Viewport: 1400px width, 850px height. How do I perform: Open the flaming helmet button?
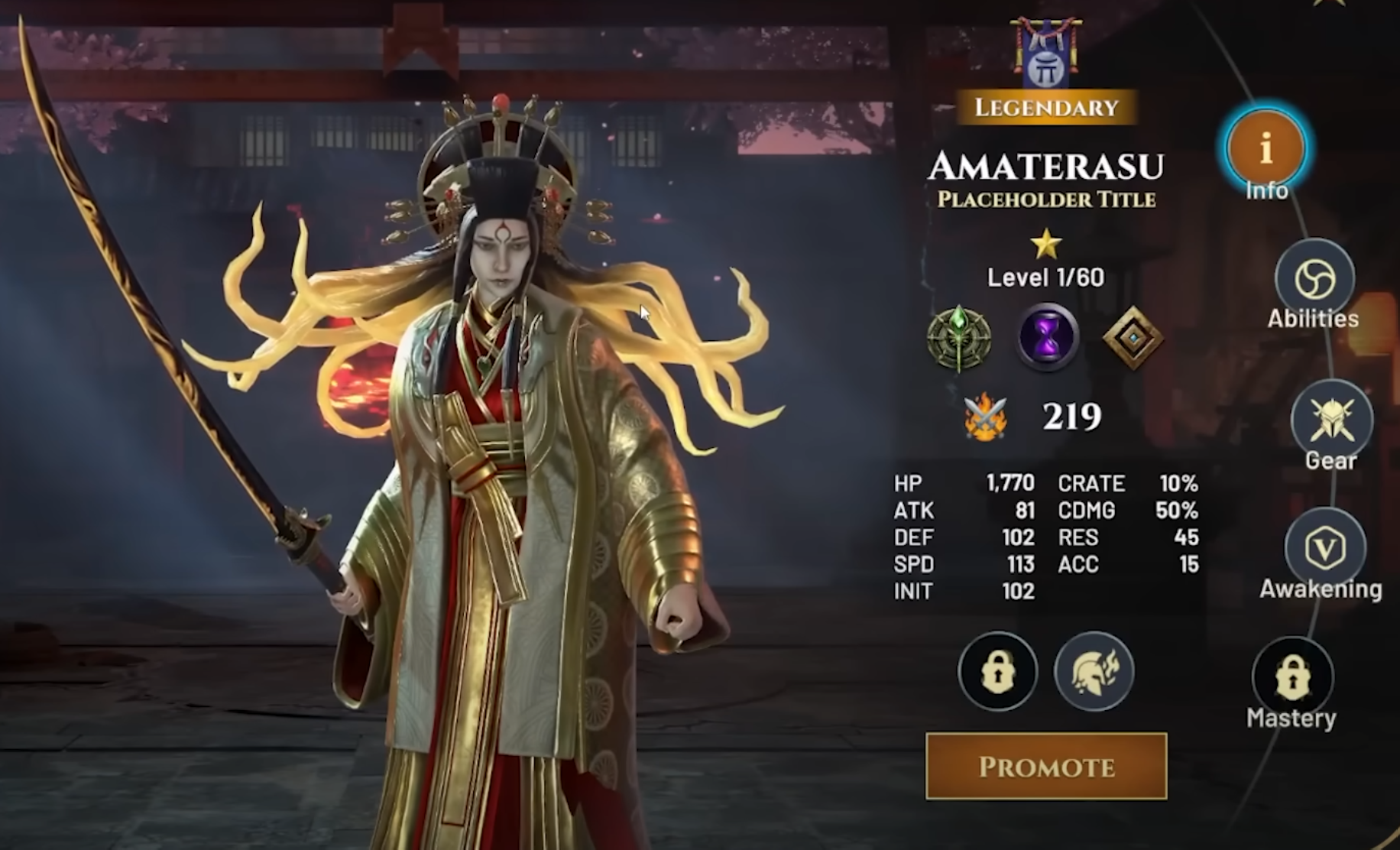click(1094, 671)
